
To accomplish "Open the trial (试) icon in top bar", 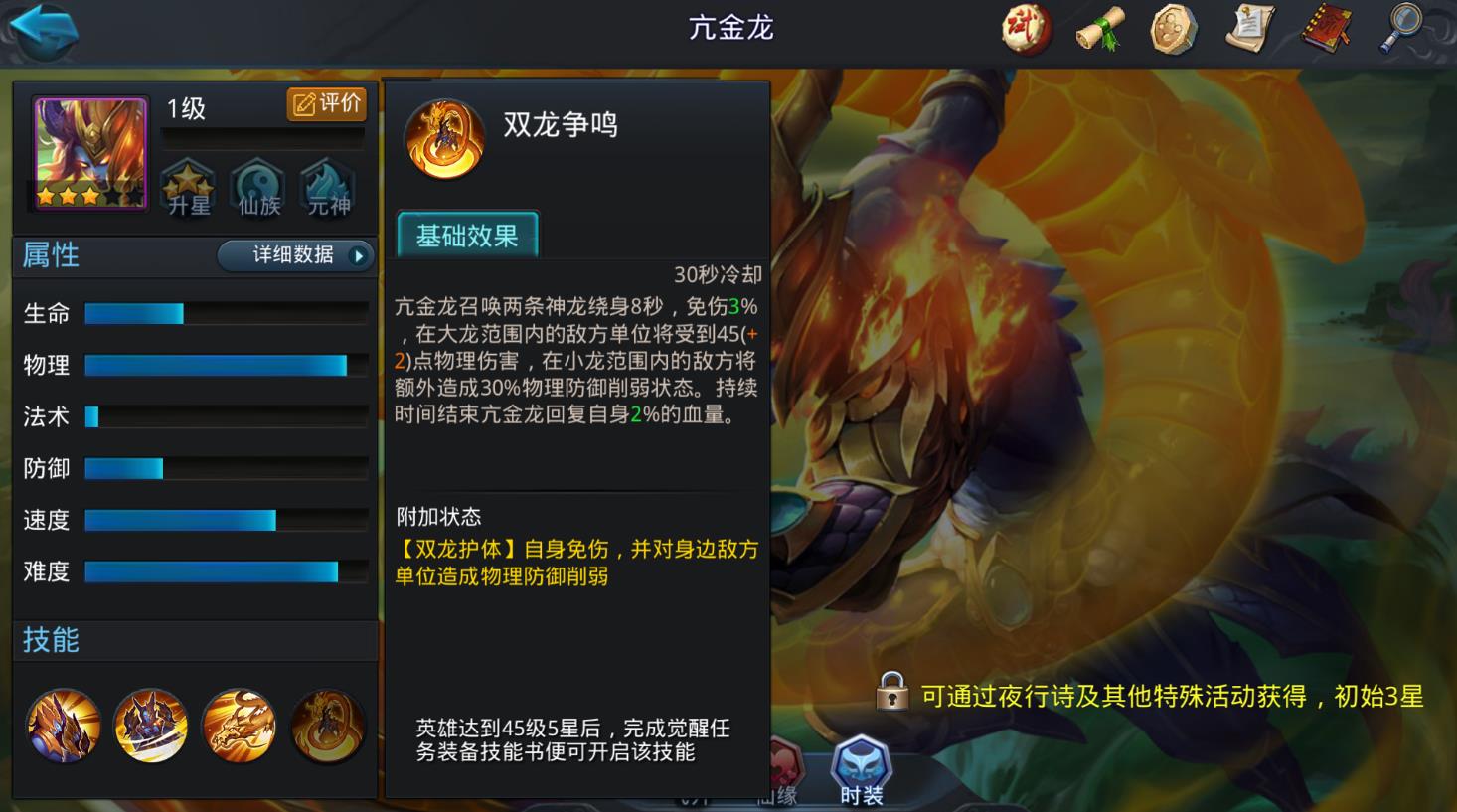I will [1027, 30].
